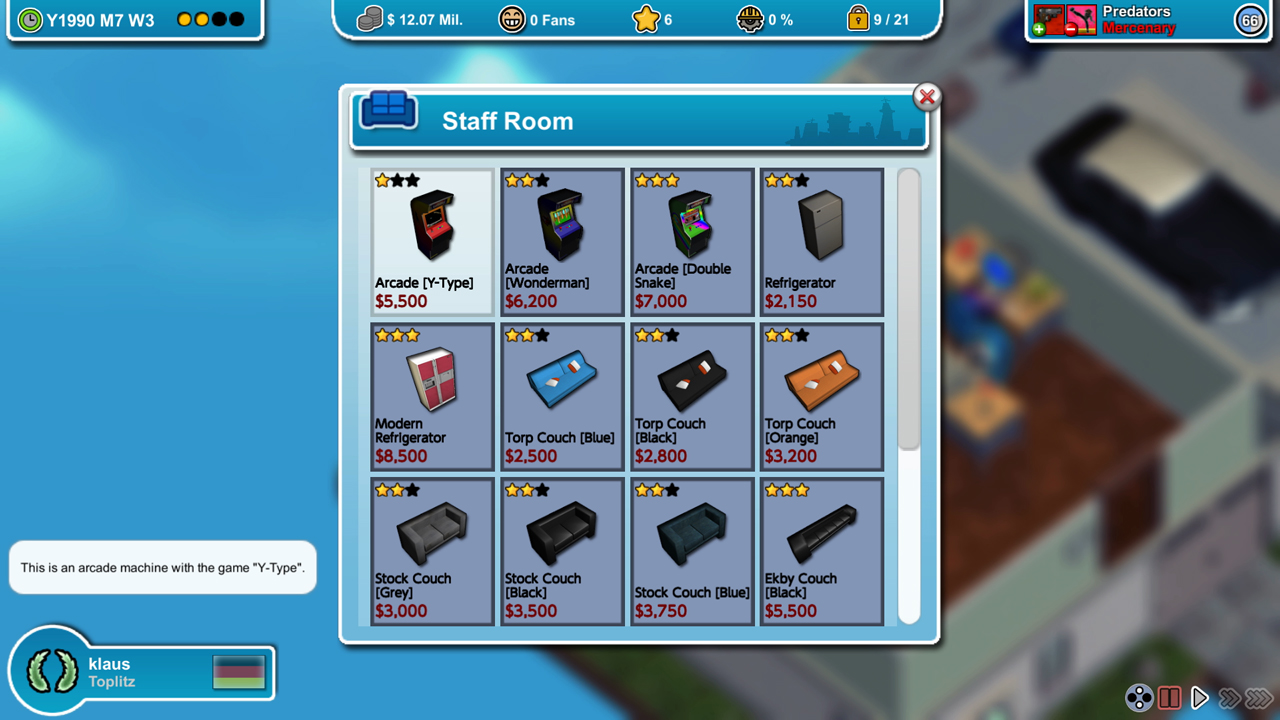Pause the game with the red pause button
The image size is (1280, 720).
[1170, 698]
